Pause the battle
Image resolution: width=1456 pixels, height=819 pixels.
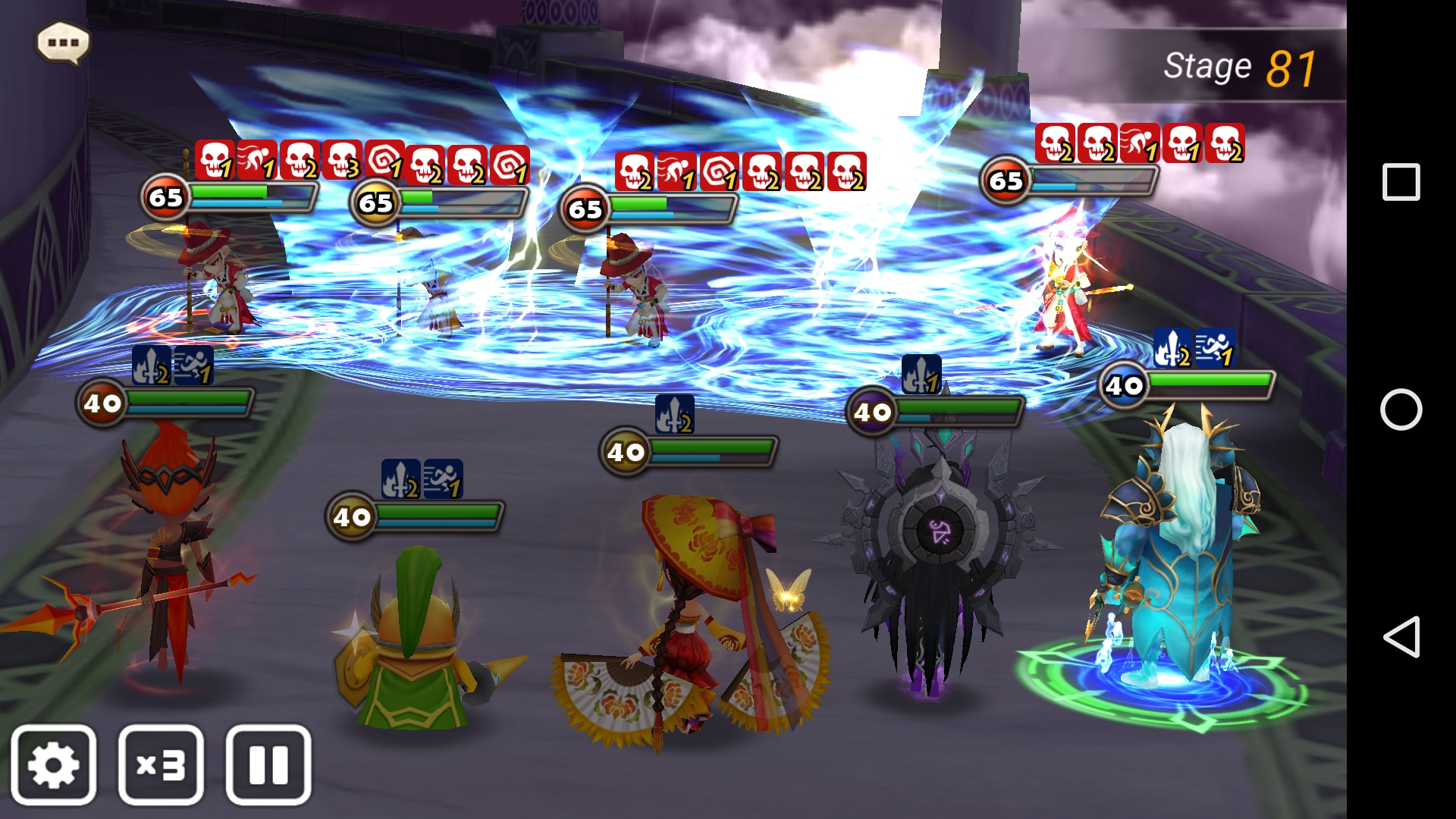point(268,764)
